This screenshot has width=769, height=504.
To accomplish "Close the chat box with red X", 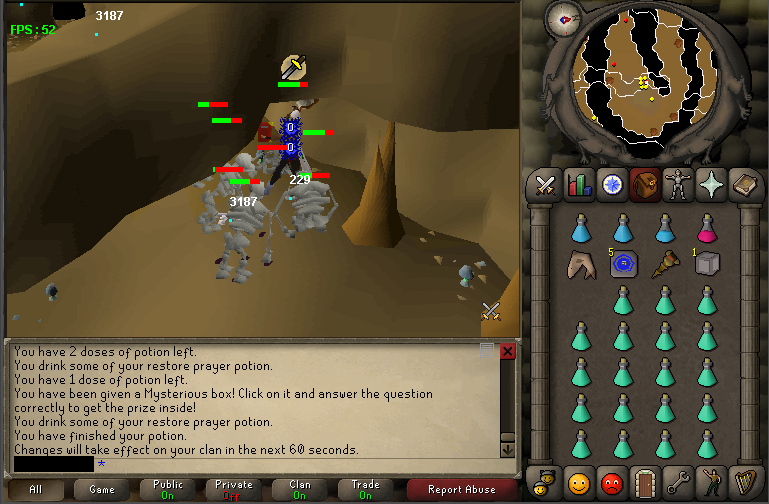I will click(507, 351).
